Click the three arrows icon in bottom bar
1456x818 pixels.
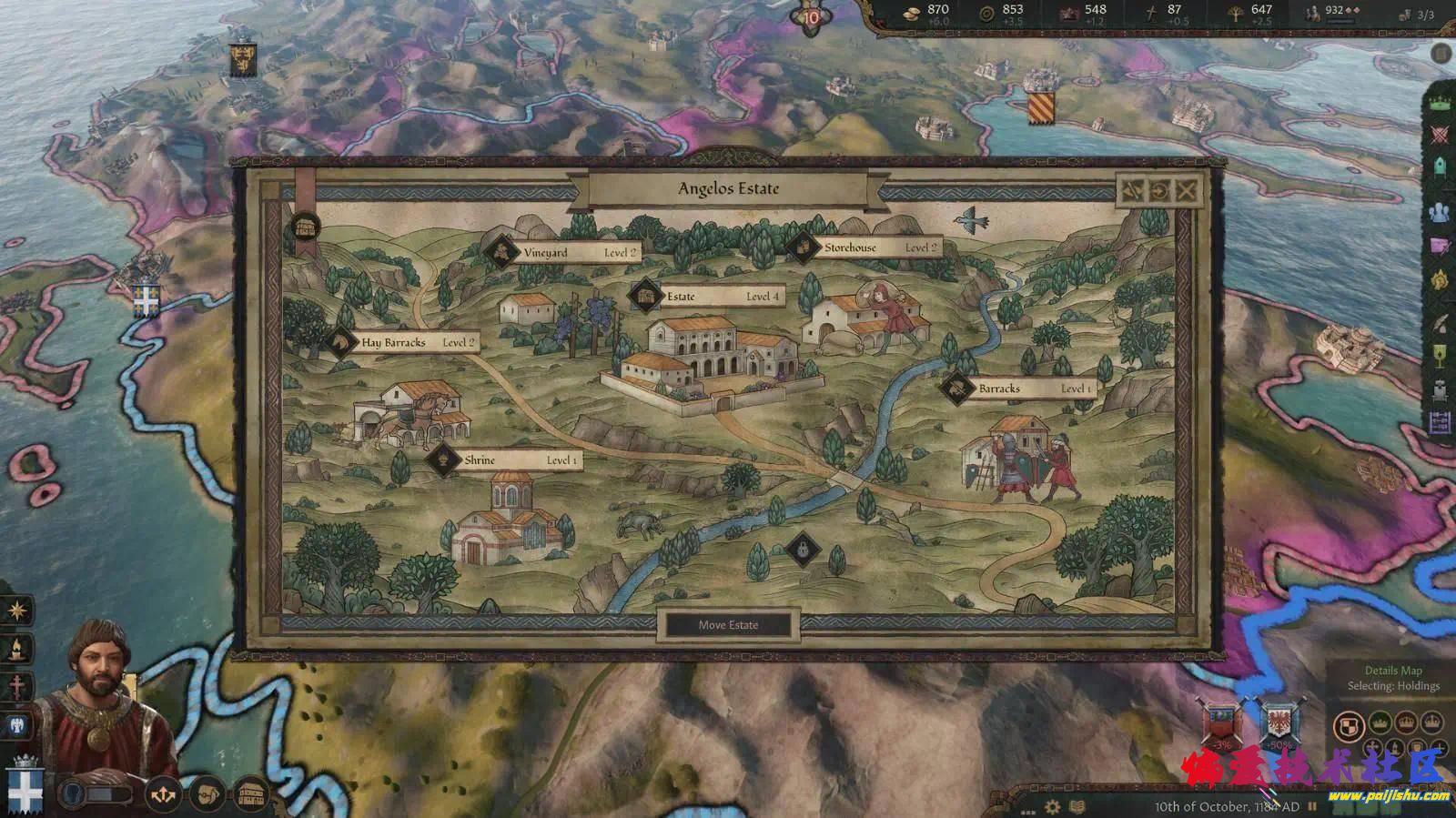(x=163, y=795)
